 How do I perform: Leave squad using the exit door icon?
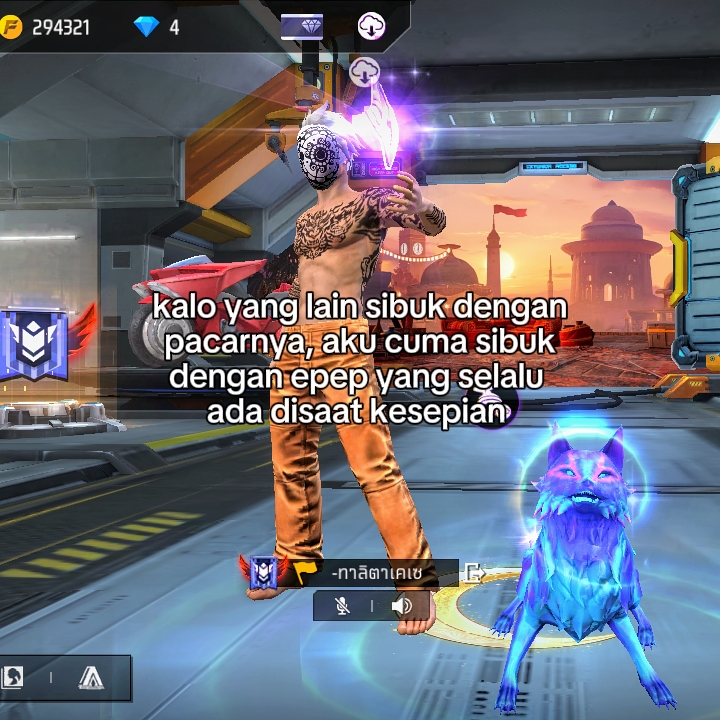pyautogui.click(x=475, y=573)
